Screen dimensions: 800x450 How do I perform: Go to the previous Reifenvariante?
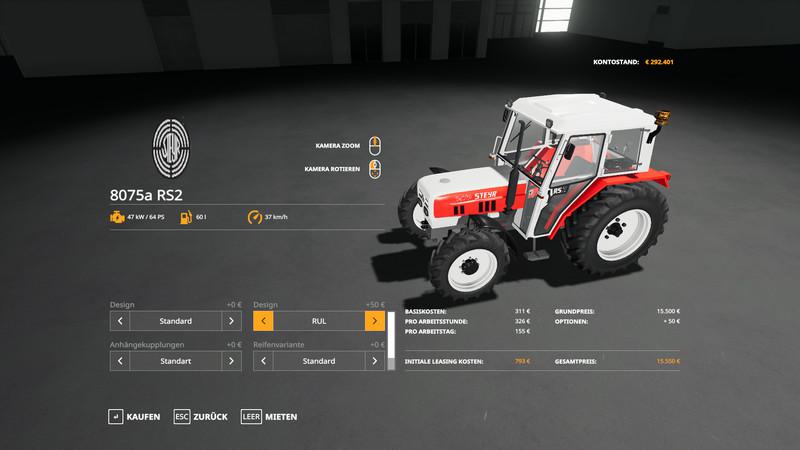[264, 360]
